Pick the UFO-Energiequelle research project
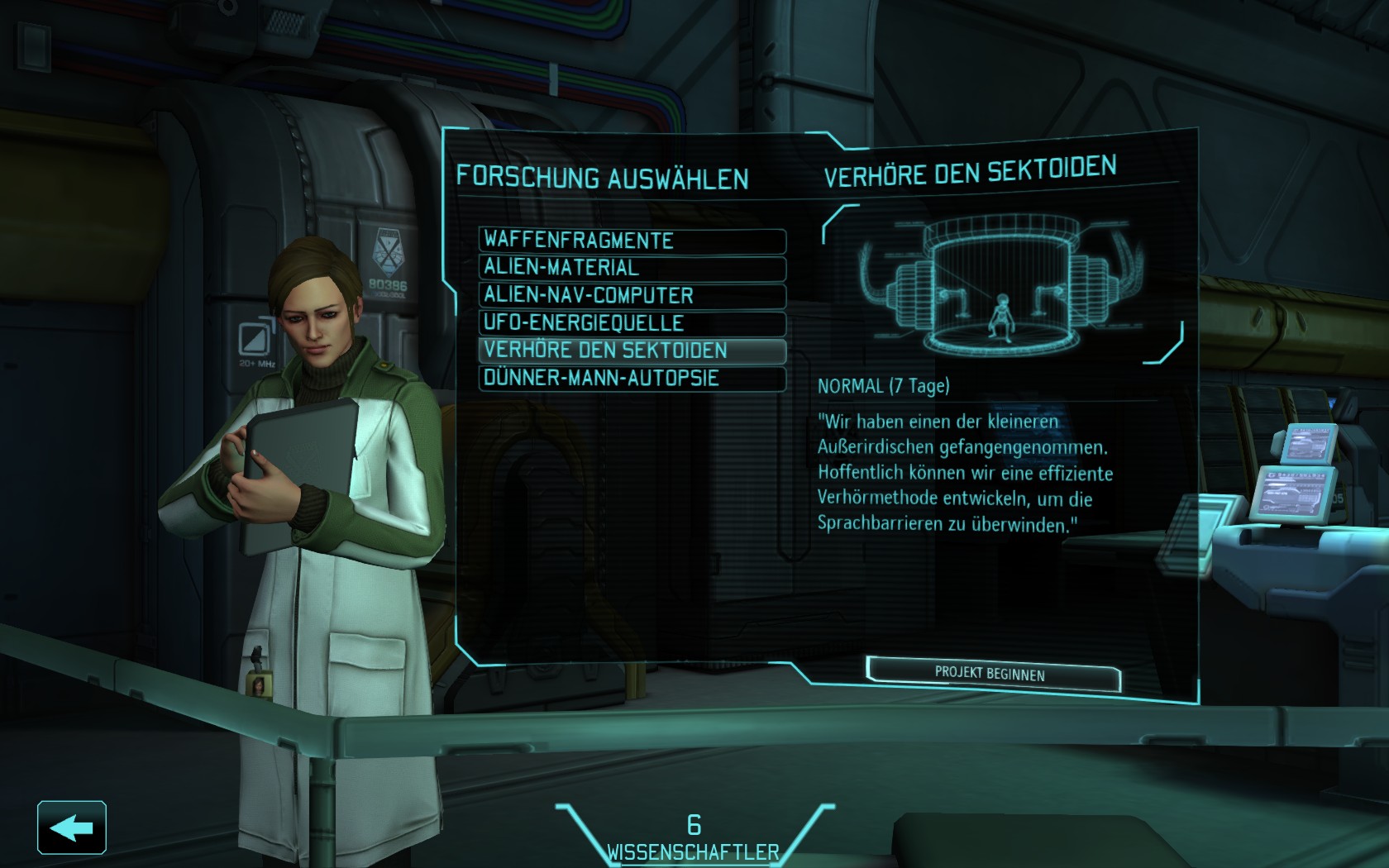The width and height of the screenshot is (1389, 868). 632,323
